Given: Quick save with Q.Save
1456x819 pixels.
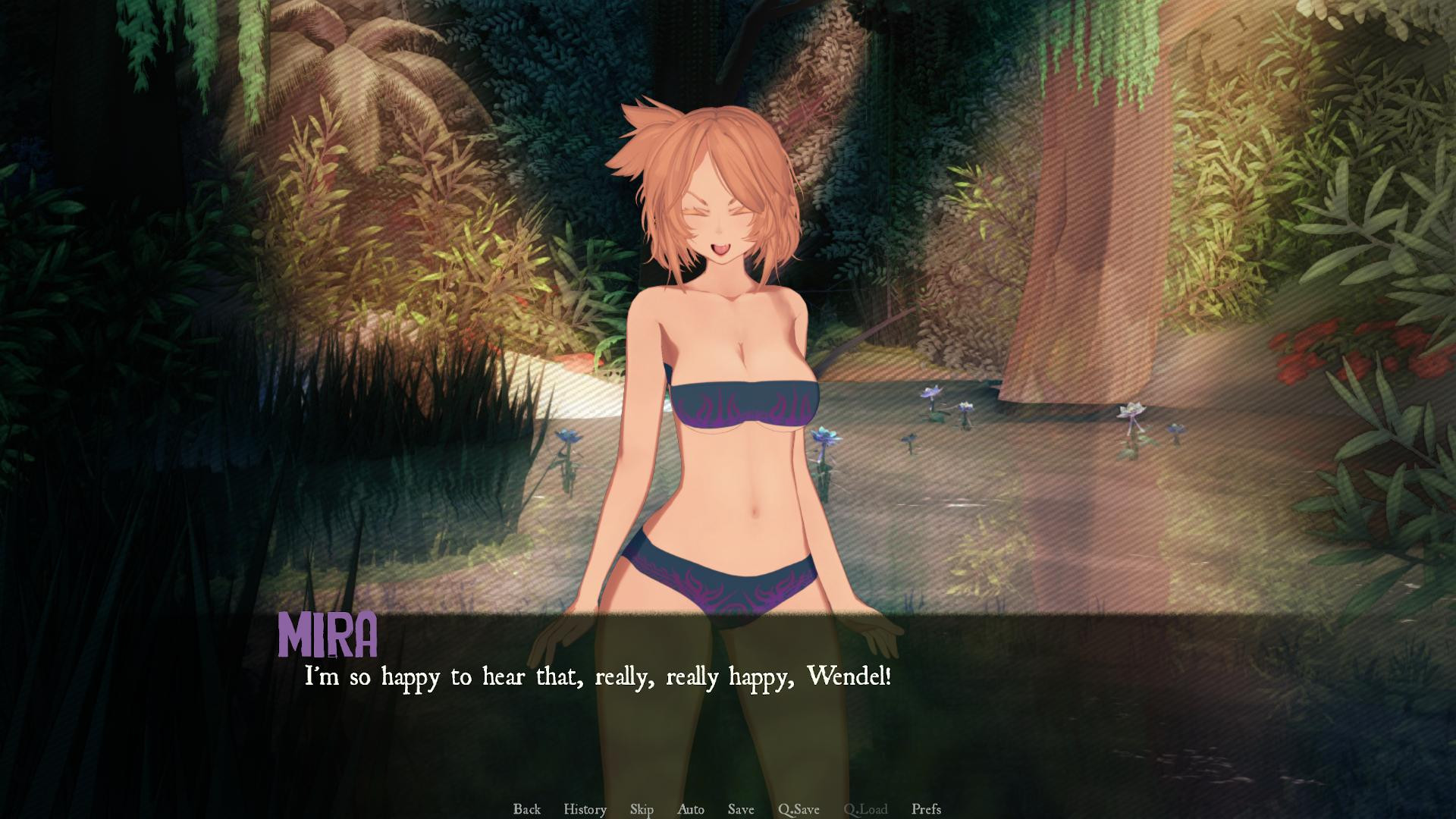Looking at the screenshot, I should (x=799, y=809).
